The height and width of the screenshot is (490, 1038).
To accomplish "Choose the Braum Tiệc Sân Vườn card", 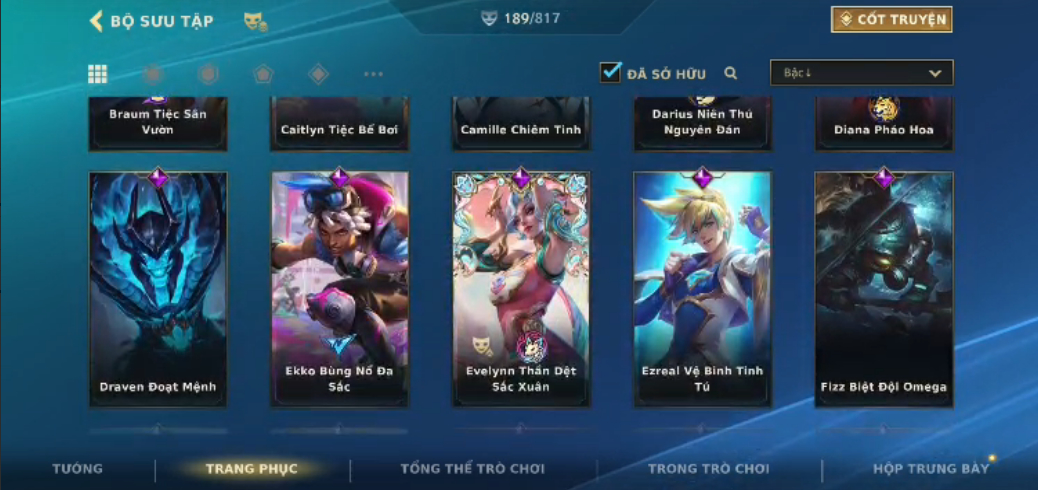I will coord(158,123).
